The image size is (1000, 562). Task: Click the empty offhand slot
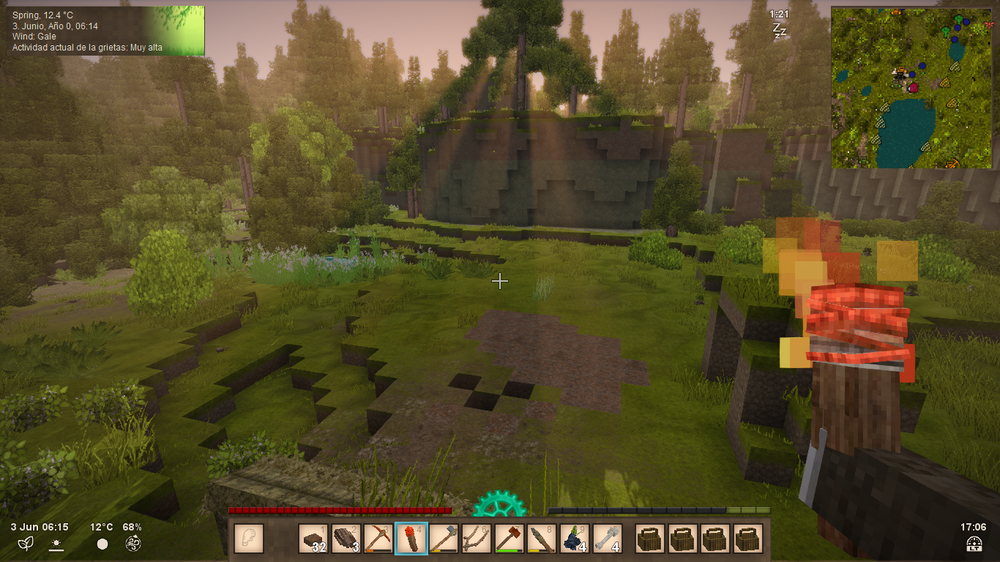[x=249, y=539]
